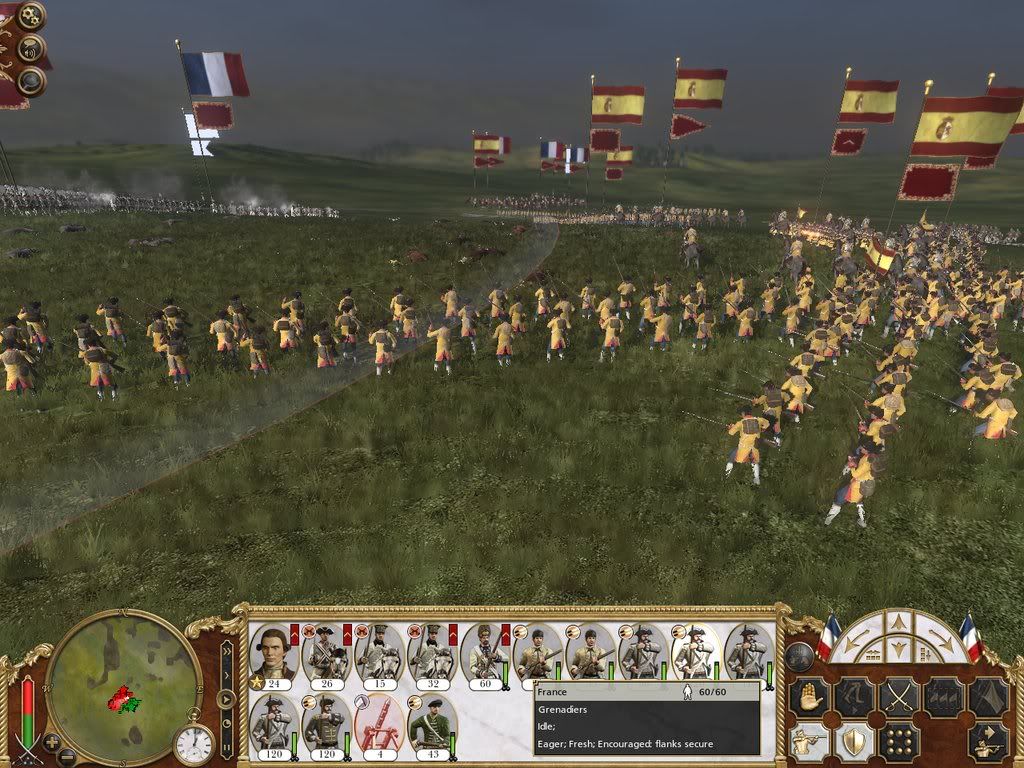This screenshot has width=1024, height=768.
Task: Resume normal speed with the round play button
Action: [x=226, y=698]
